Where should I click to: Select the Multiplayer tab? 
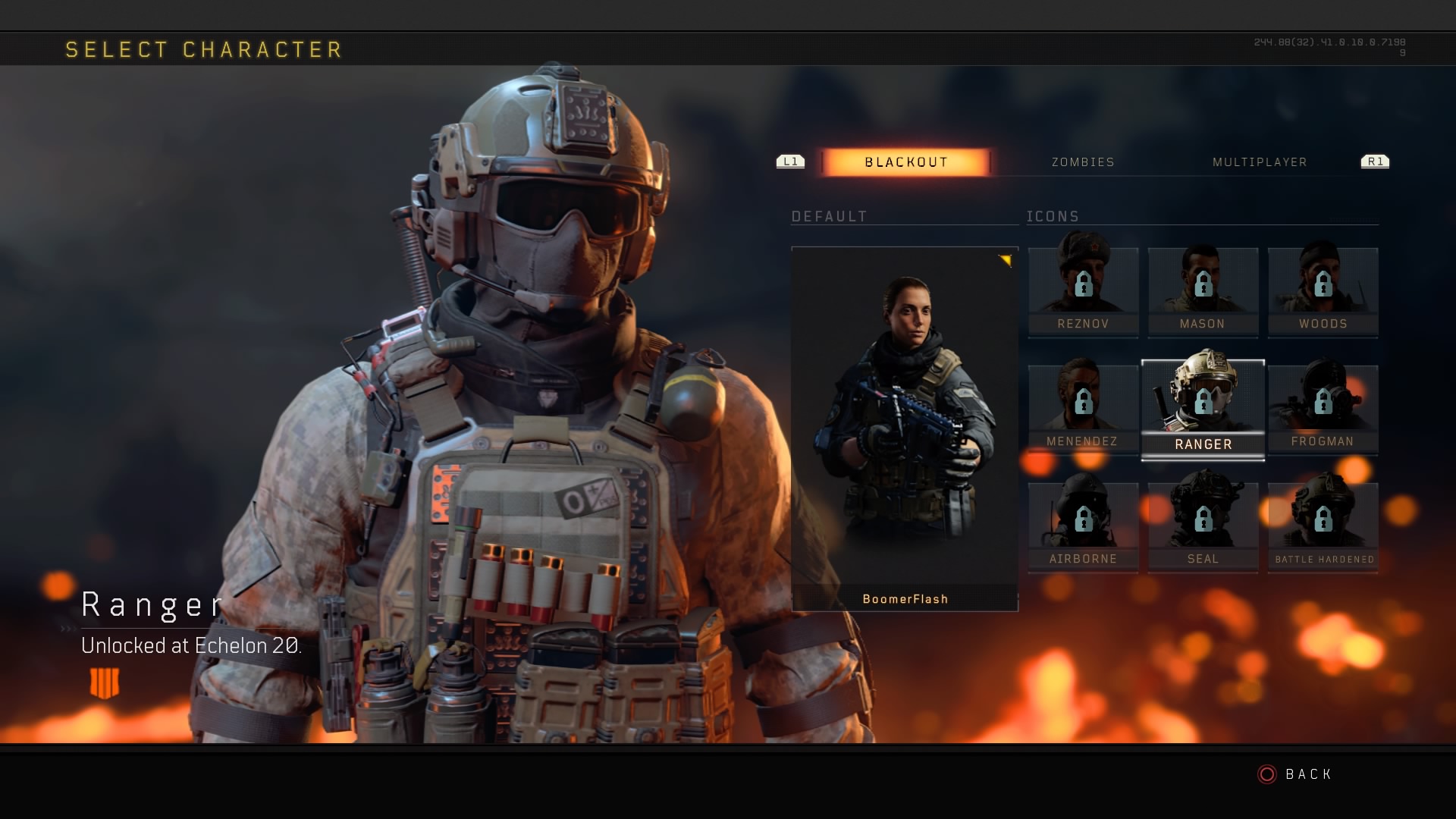[1260, 162]
